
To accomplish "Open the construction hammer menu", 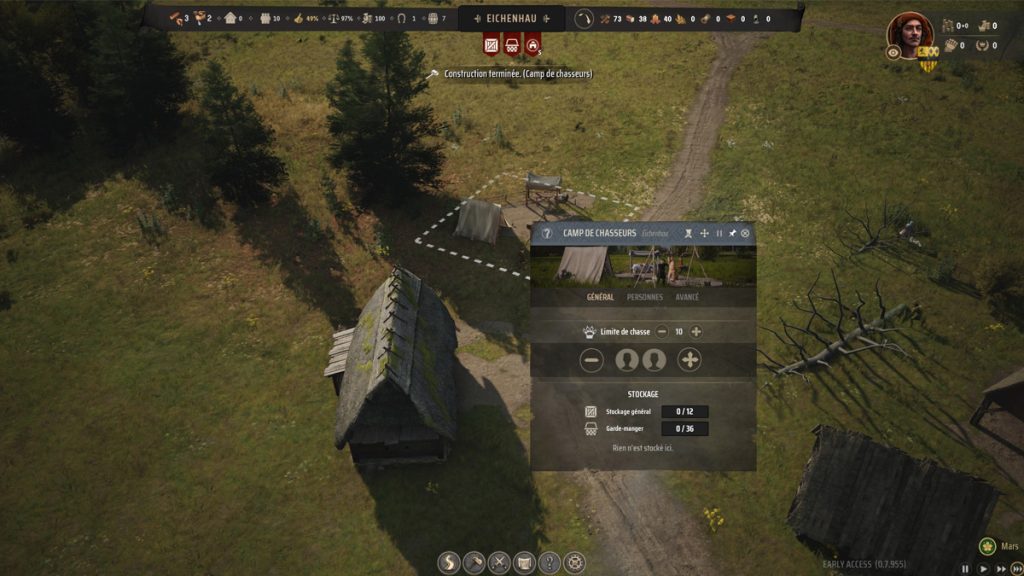I will pyautogui.click(x=474, y=563).
